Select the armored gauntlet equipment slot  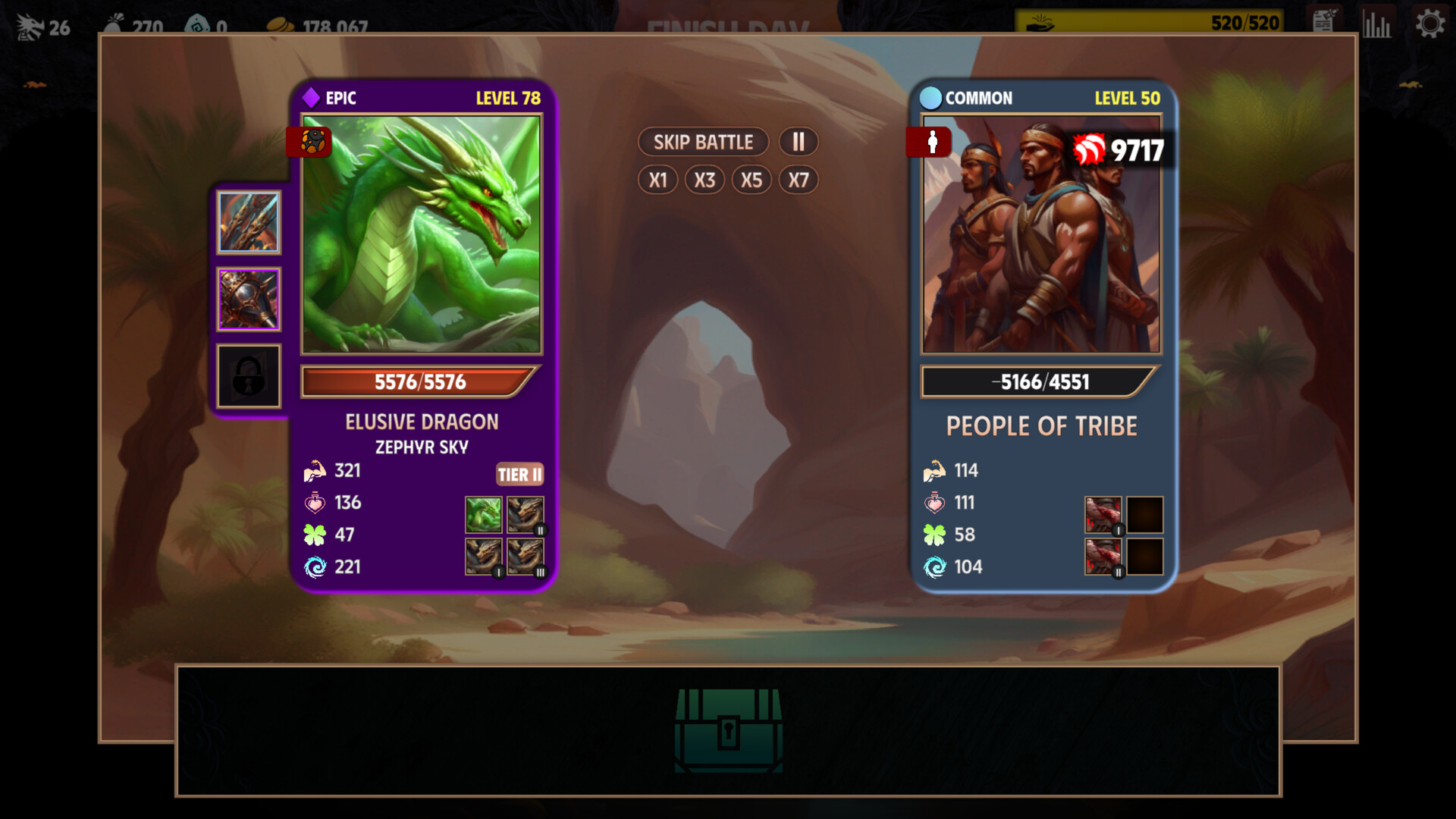pos(249,300)
